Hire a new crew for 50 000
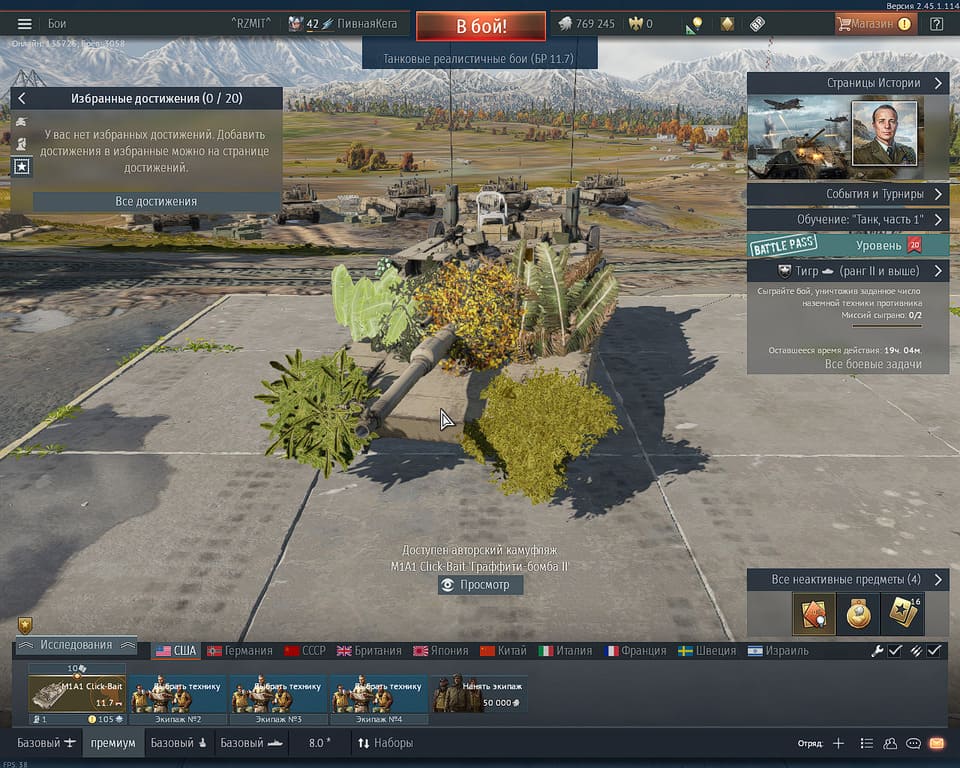The width and height of the screenshot is (960, 768). tap(479, 693)
